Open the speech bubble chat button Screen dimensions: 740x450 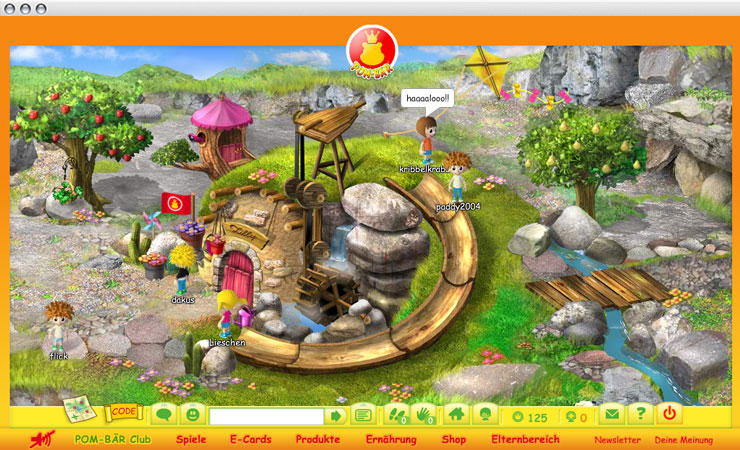coord(164,414)
